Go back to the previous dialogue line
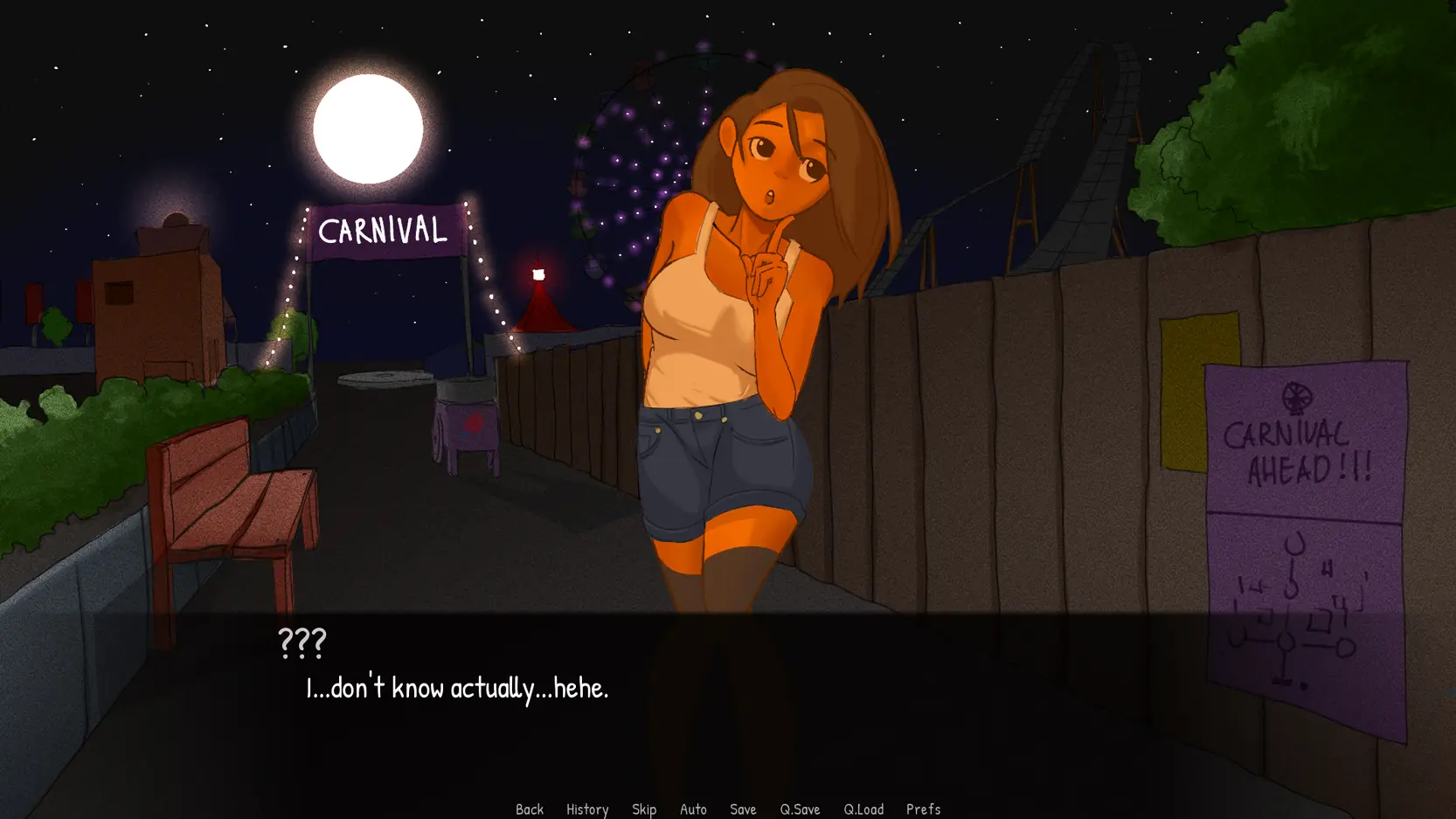Screen dimensions: 1456x819 tap(530, 809)
